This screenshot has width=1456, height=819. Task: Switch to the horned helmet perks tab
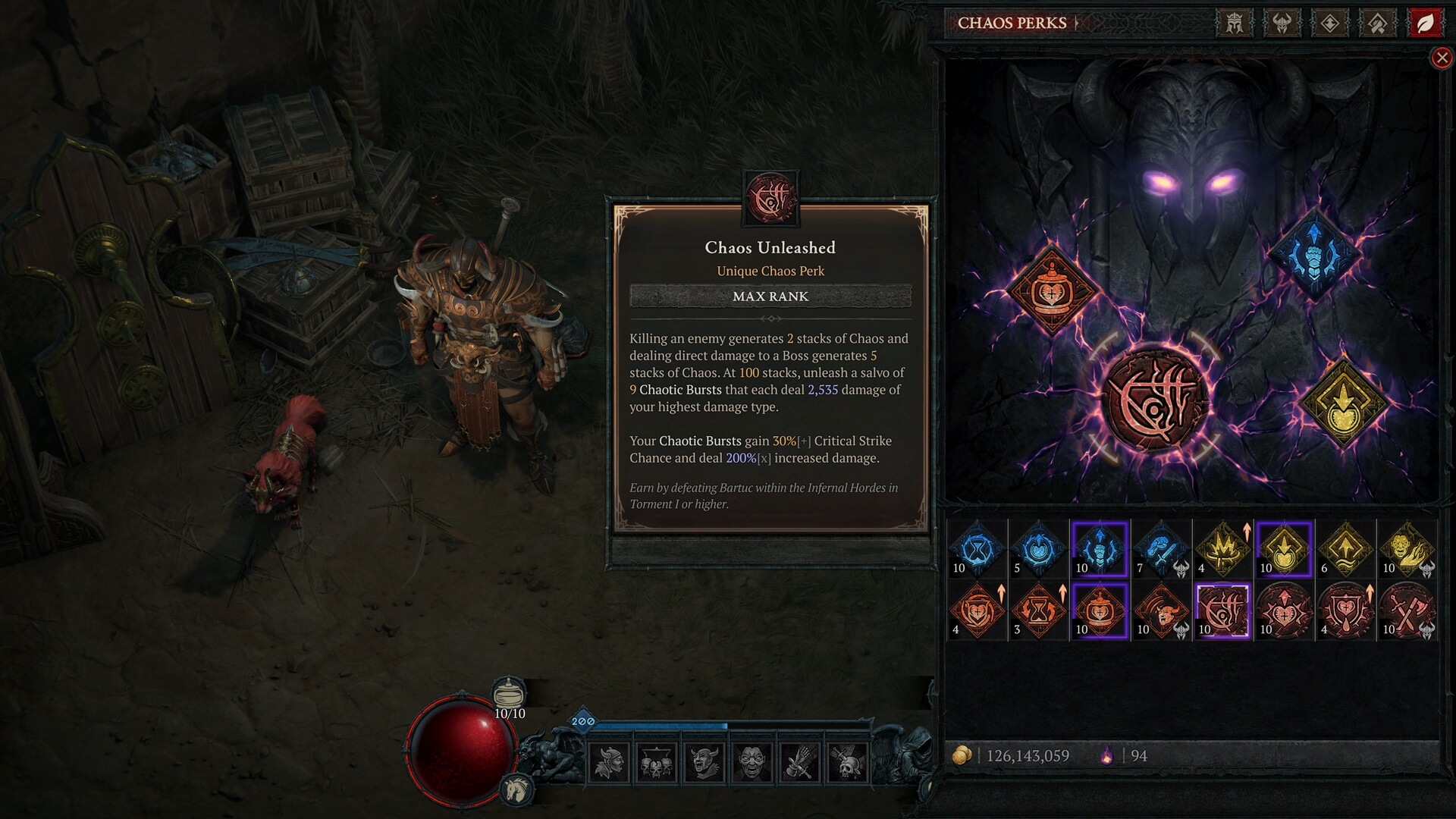click(1280, 23)
